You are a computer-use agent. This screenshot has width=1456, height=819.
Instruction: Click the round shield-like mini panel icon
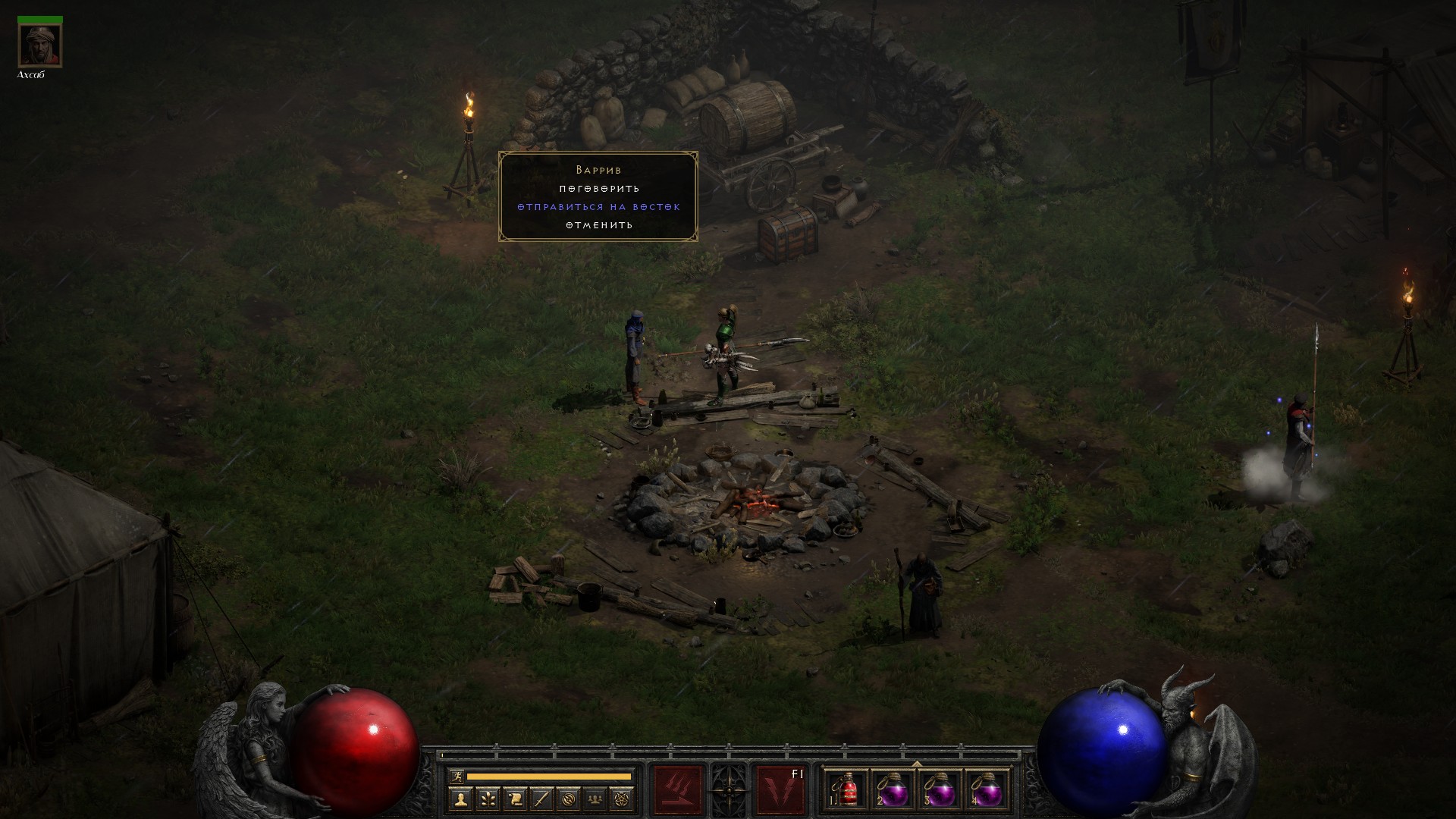[569, 799]
